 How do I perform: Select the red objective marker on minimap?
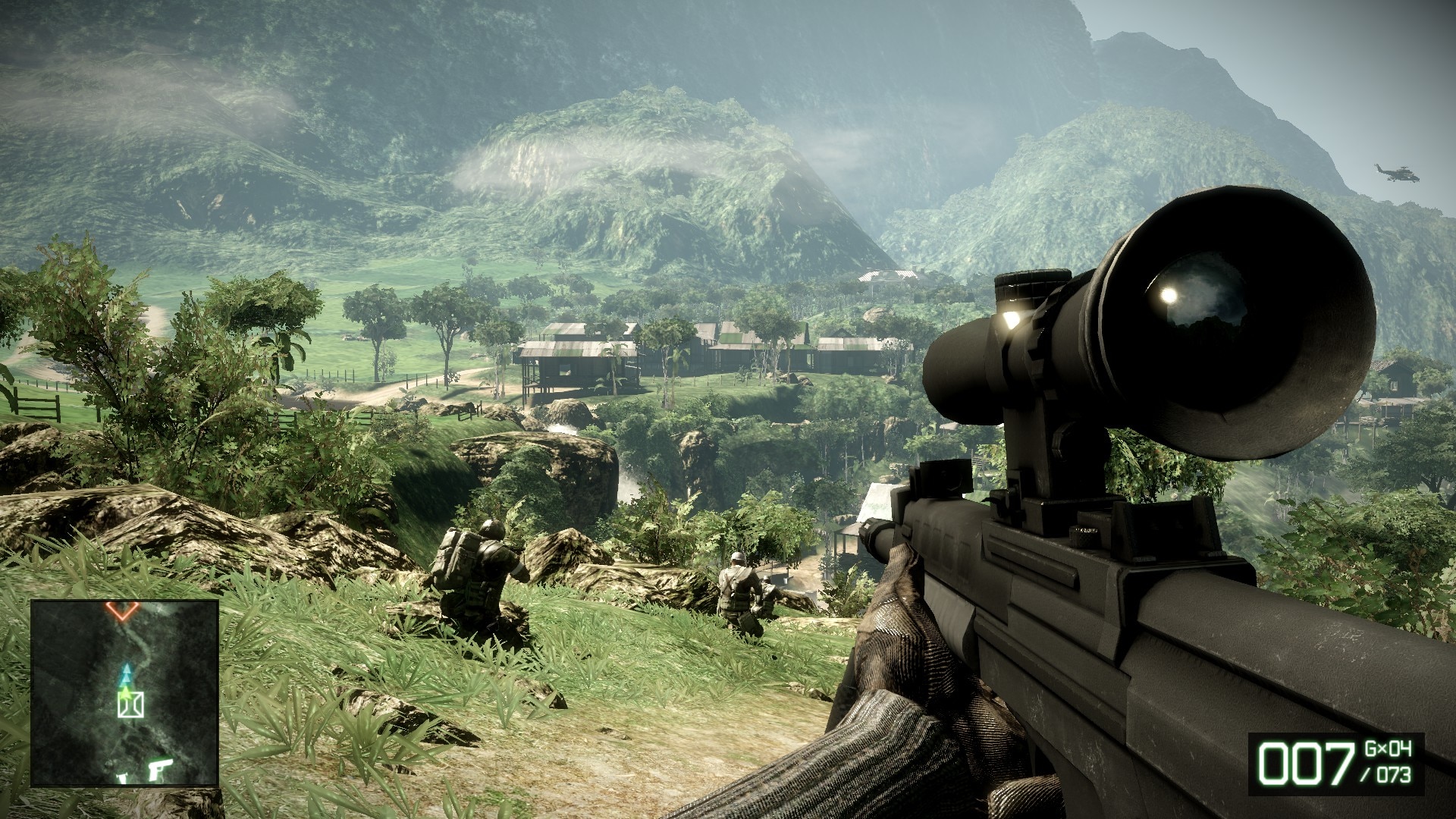click(121, 610)
